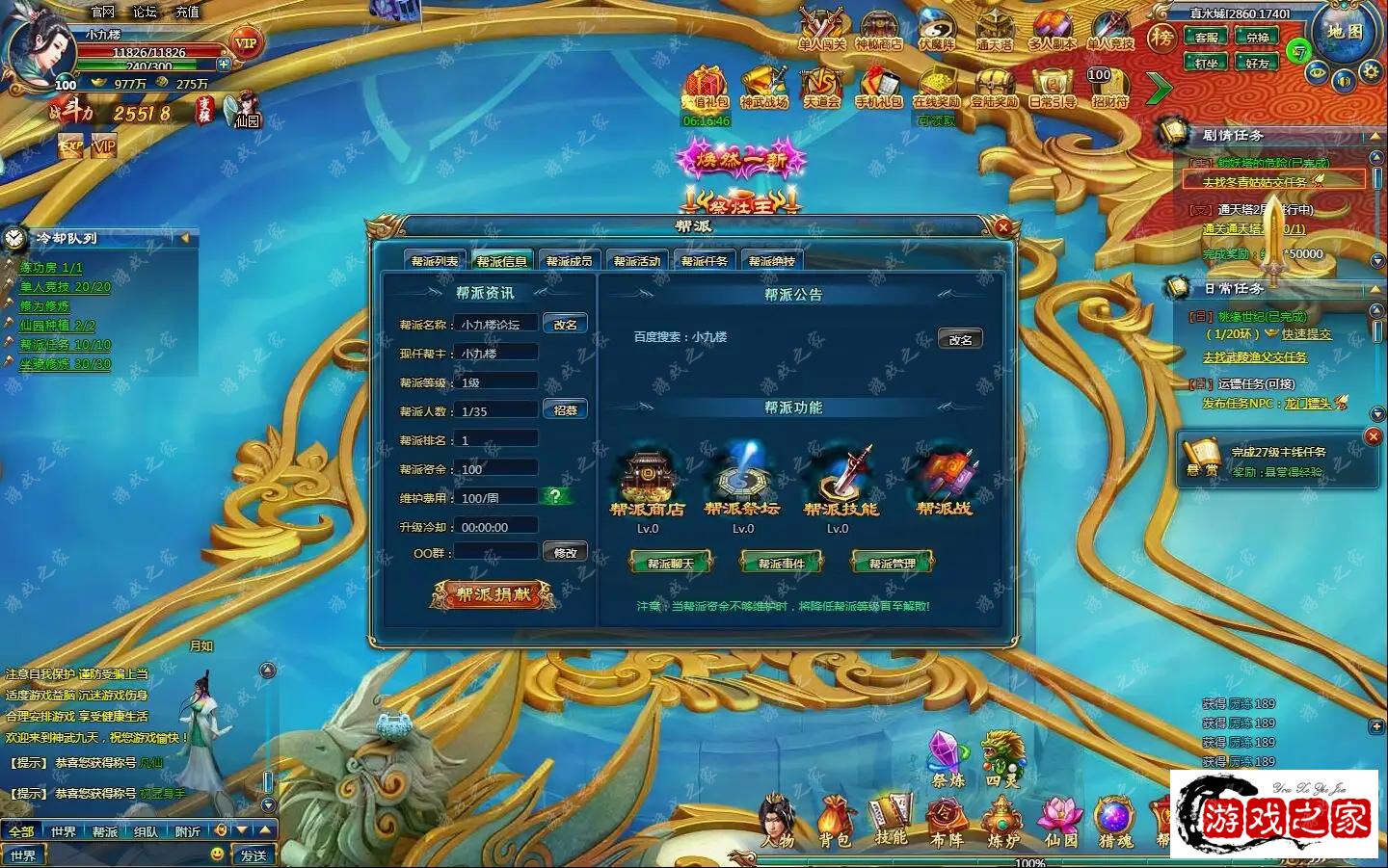Collapse the 冷却队列 panel with its arrow
The image size is (1388, 868).
[185, 237]
